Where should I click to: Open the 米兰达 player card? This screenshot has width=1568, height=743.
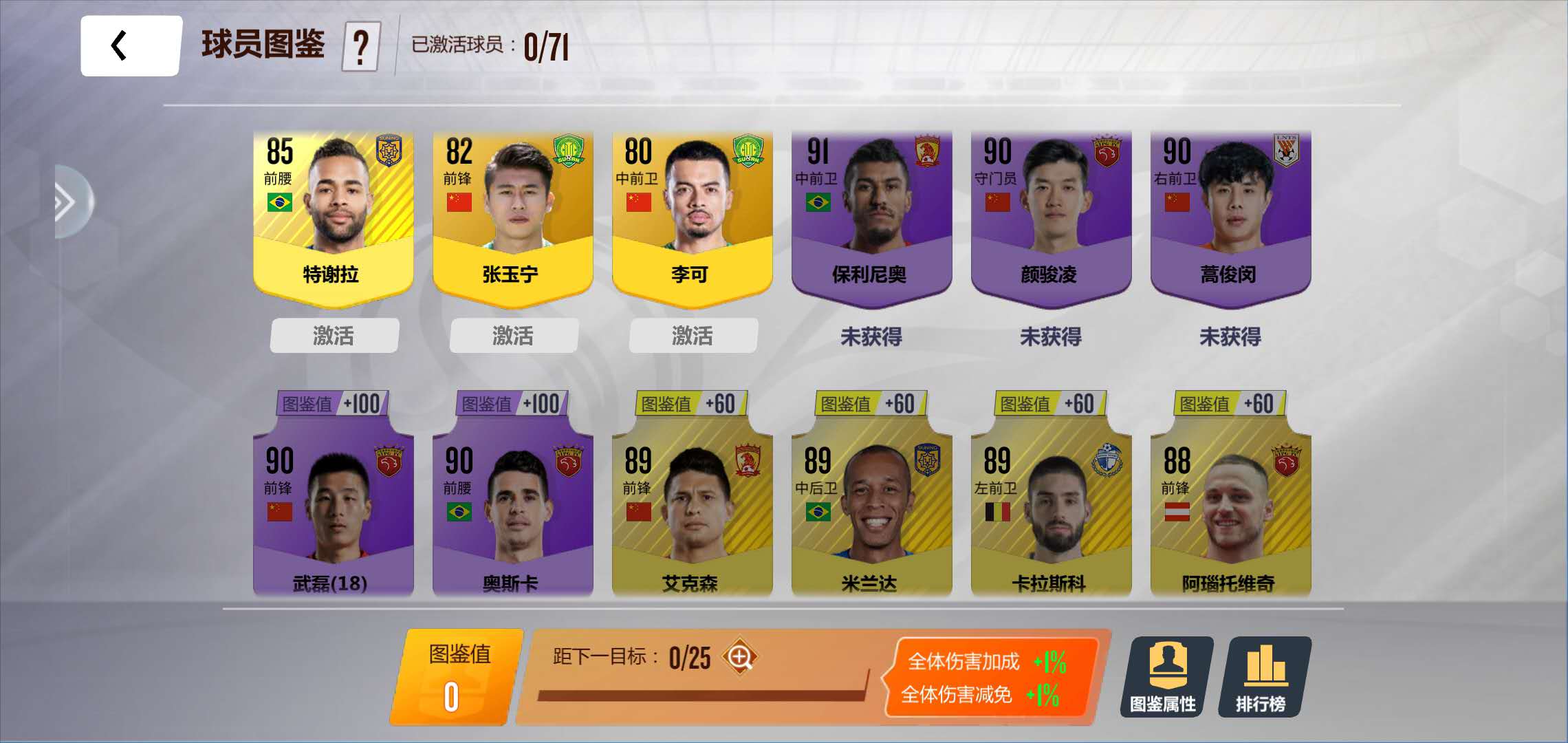[x=871, y=509]
